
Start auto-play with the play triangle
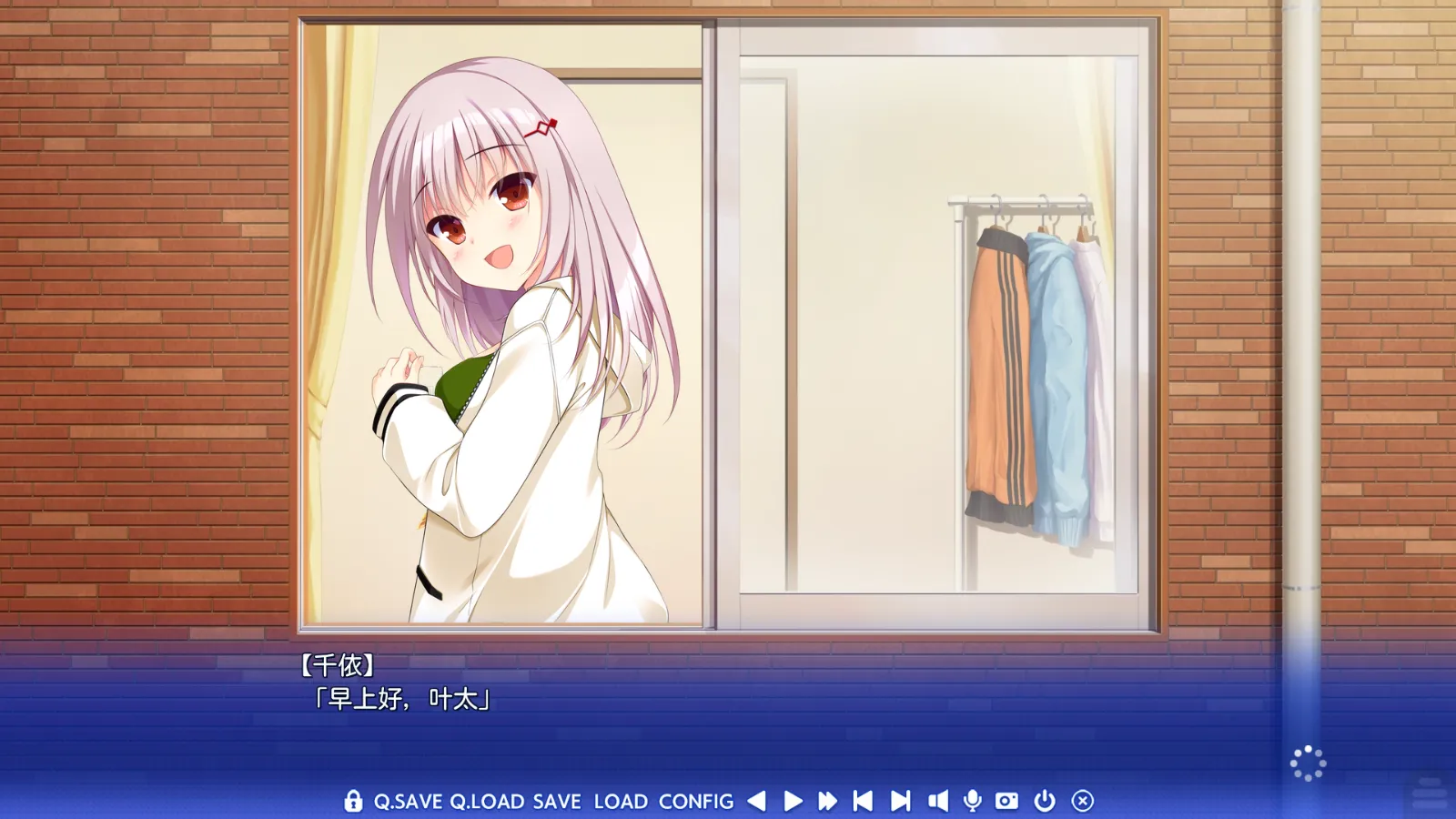pyautogui.click(x=793, y=801)
